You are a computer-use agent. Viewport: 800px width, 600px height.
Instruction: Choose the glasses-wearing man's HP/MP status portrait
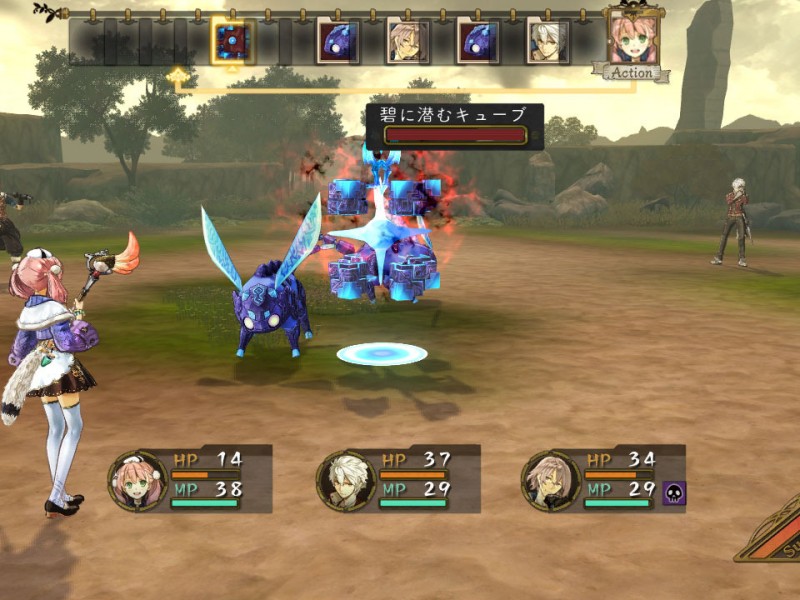coord(551,479)
